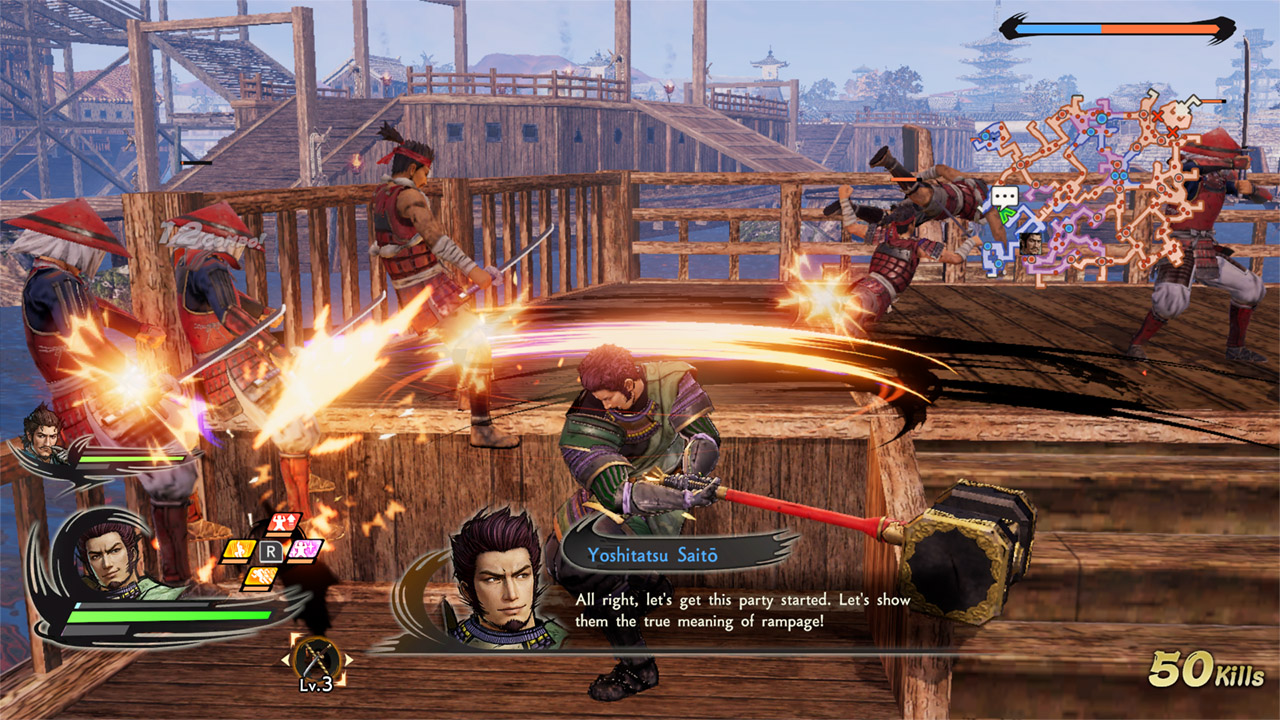Click a blue capture-point circle on the minimap
Screen dimensions: 1280x720
tap(1102, 117)
